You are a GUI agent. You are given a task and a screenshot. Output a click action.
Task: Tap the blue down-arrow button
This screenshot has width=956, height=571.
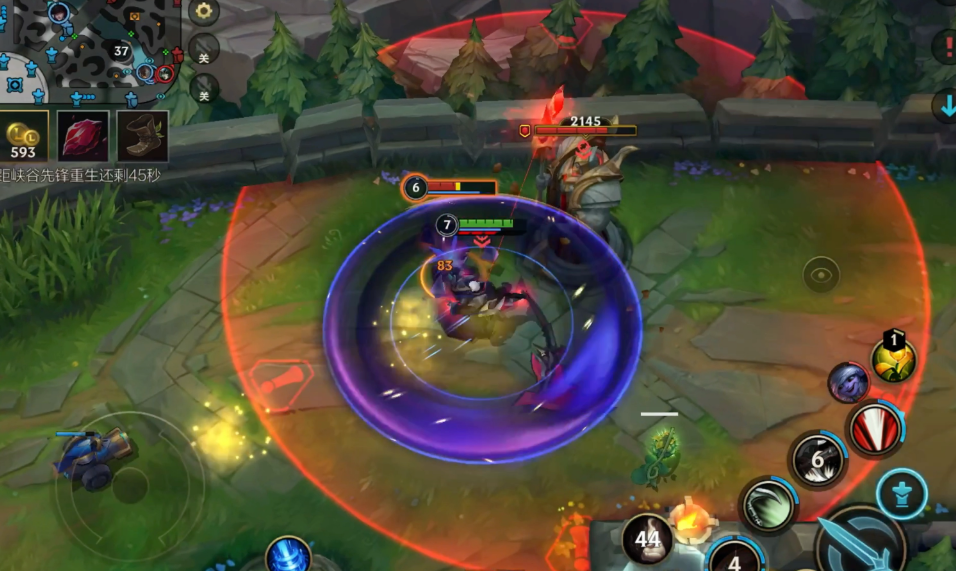tap(945, 105)
